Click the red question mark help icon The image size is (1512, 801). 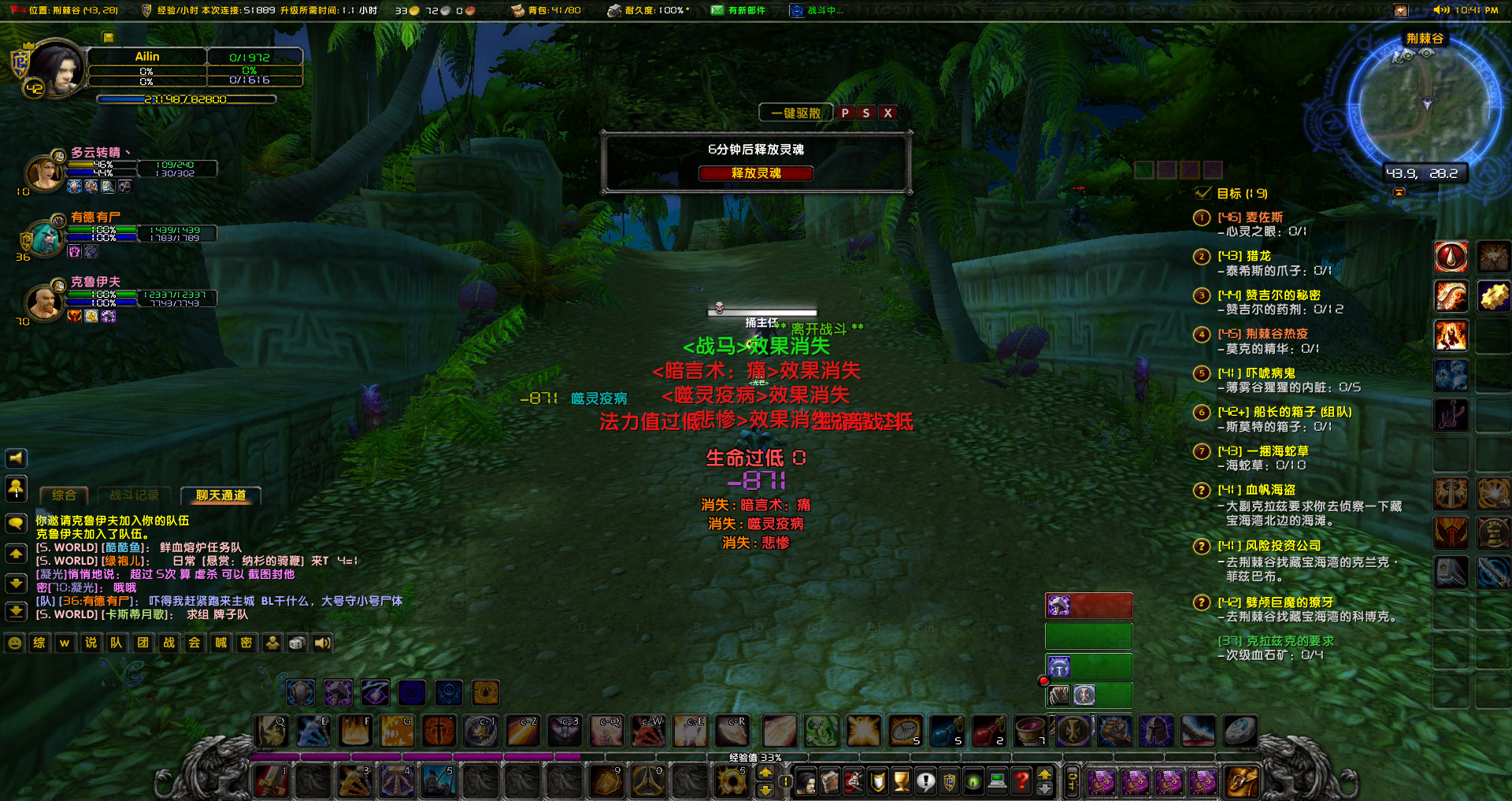click(1021, 781)
